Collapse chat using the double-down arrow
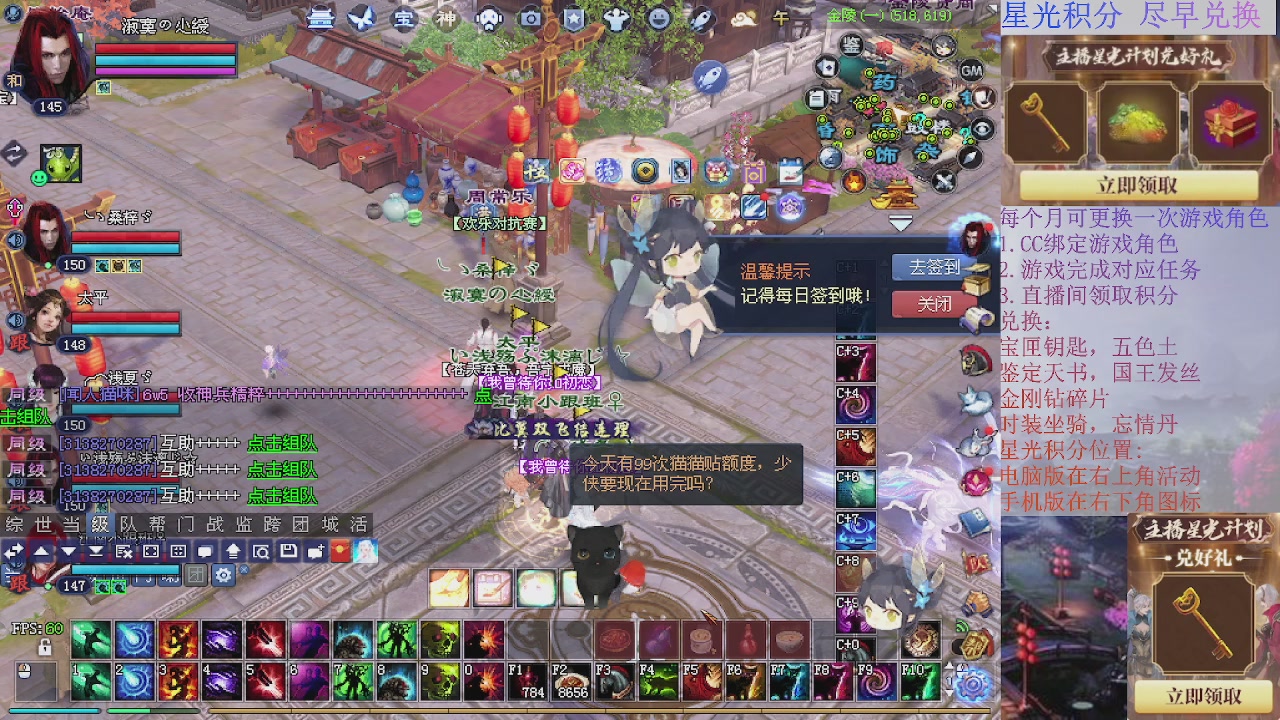 tap(95, 551)
